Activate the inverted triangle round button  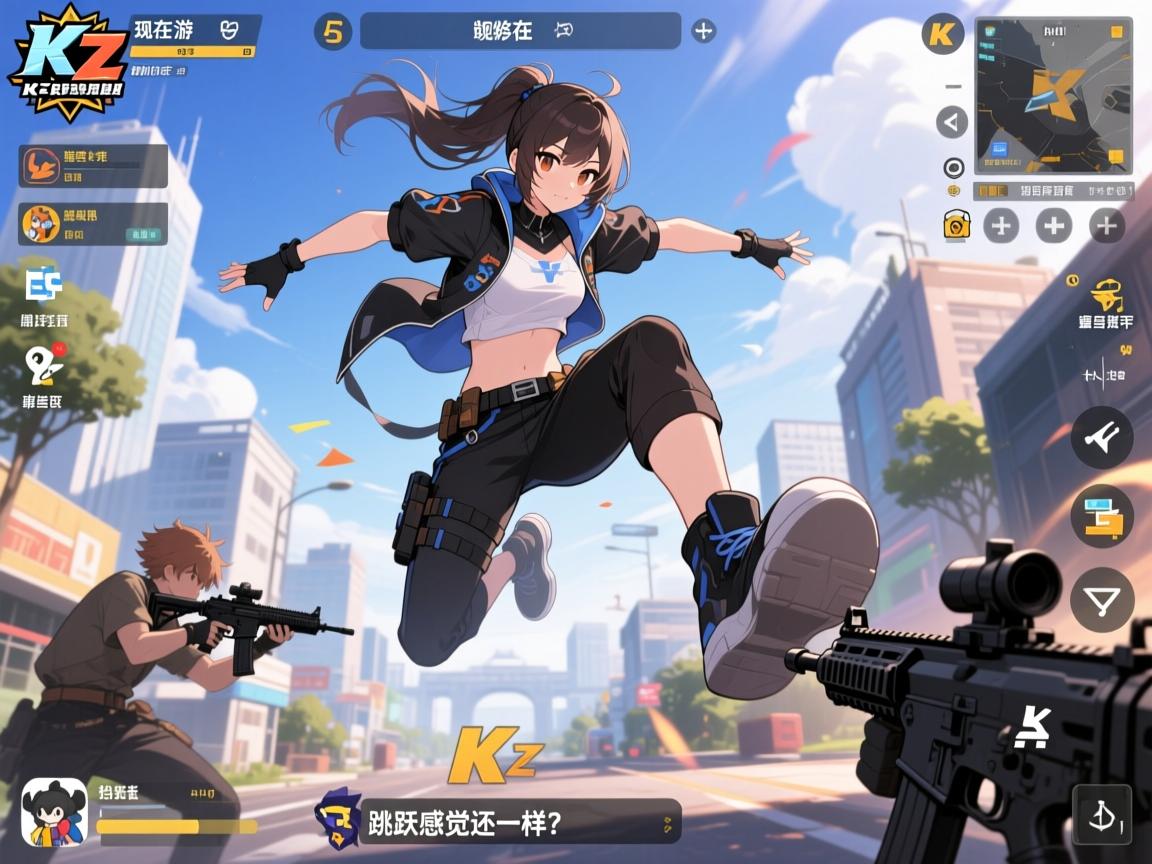[x=1102, y=600]
